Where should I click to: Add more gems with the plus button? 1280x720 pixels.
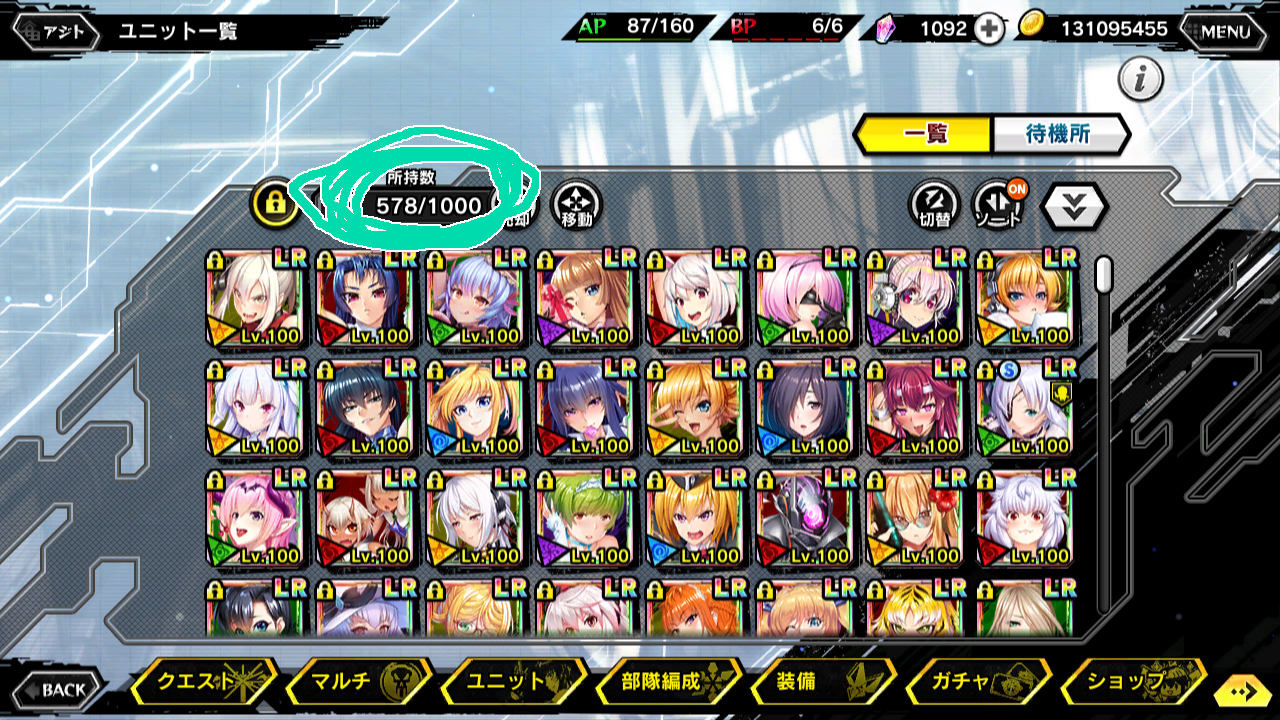(988, 29)
